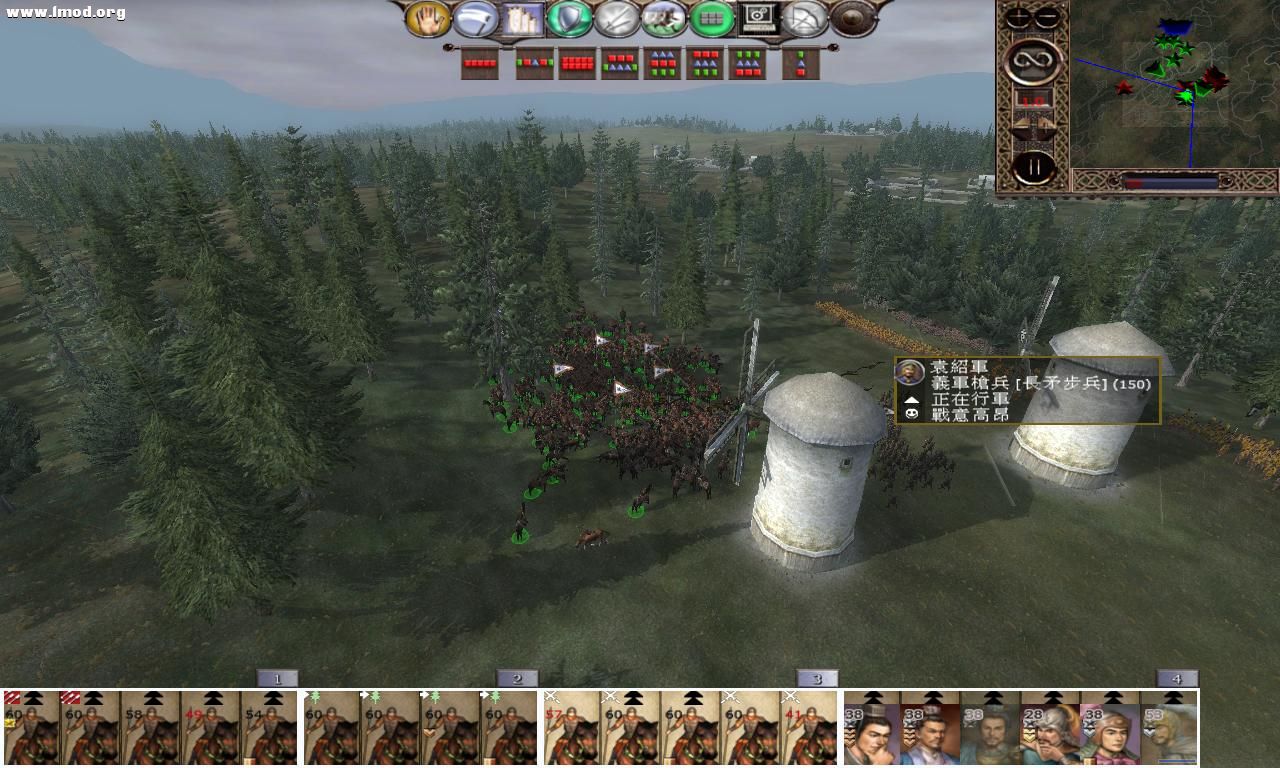1280x768 pixels.
Task: Click the halt order open-hand icon
Action: click(428, 19)
